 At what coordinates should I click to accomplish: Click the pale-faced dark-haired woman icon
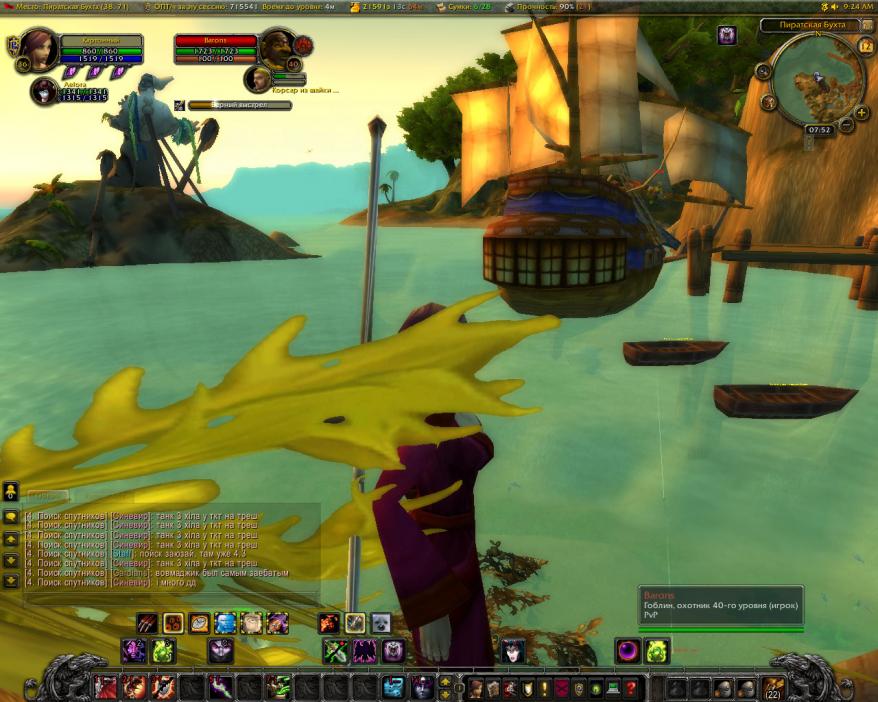coord(514,651)
